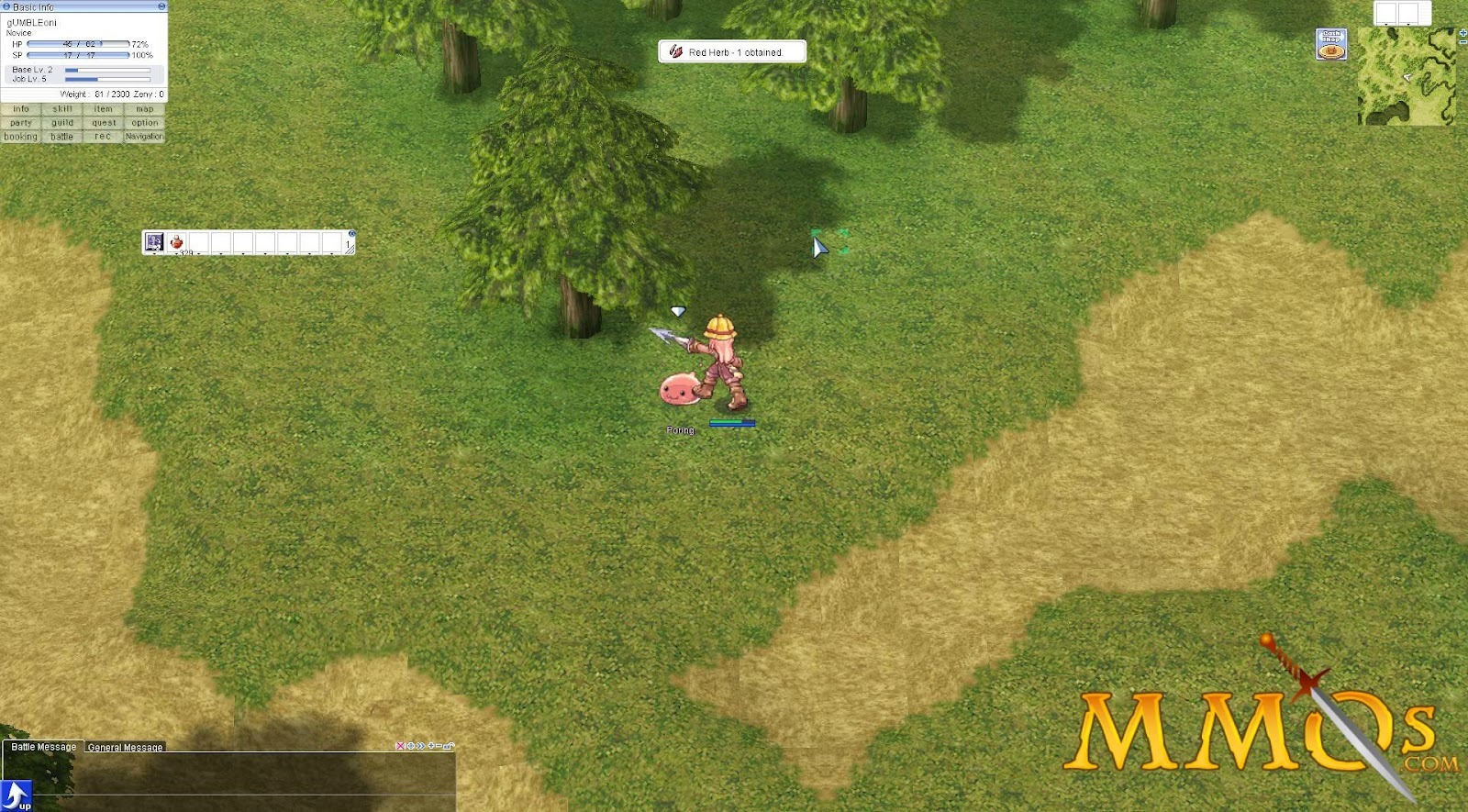This screenshot has width=1468, height=812.
Task: Expand the dropdown under the Red Potion slot
Action: click(176, 254)
